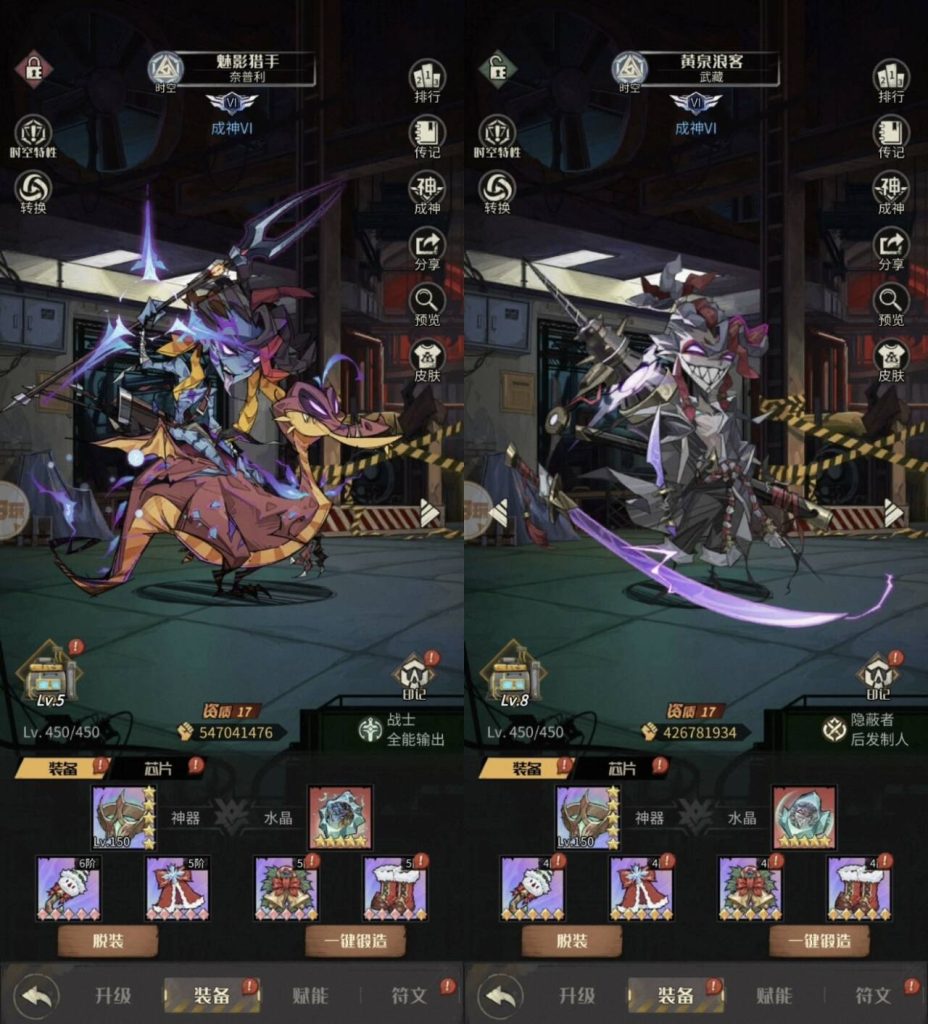Open the Lv.8 machine chest icon

click(x=515, y=673)
